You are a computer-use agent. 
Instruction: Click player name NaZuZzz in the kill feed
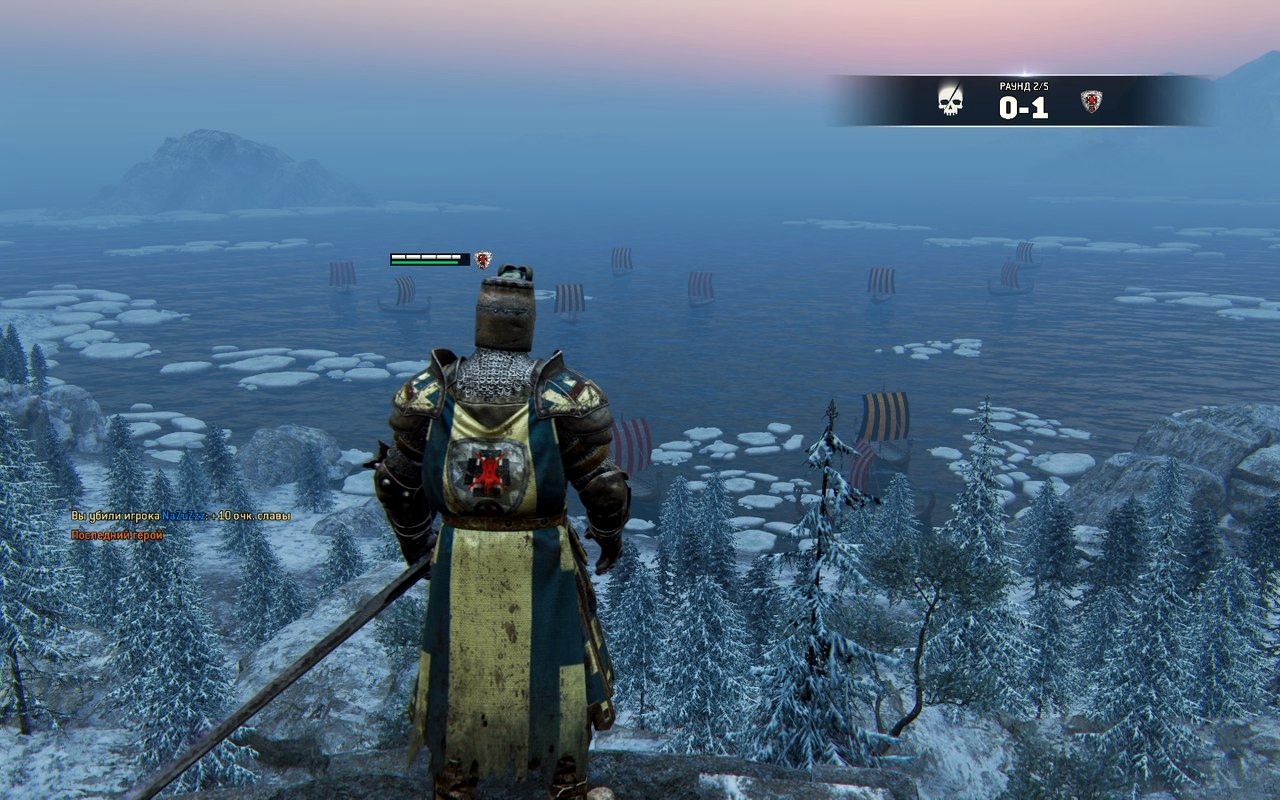tap(183, 516)
